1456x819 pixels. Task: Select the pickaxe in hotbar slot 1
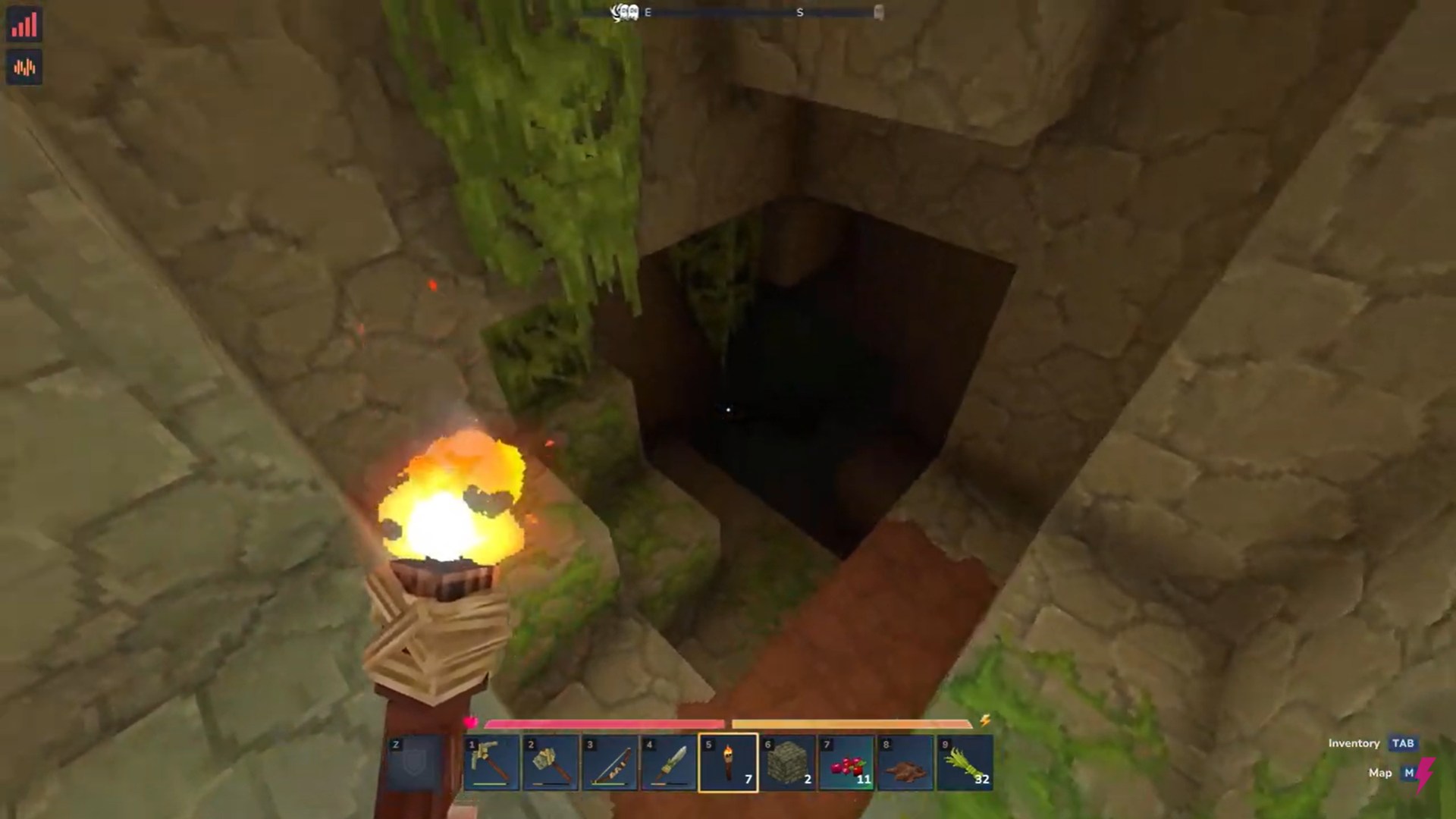[x=491, y=762]
